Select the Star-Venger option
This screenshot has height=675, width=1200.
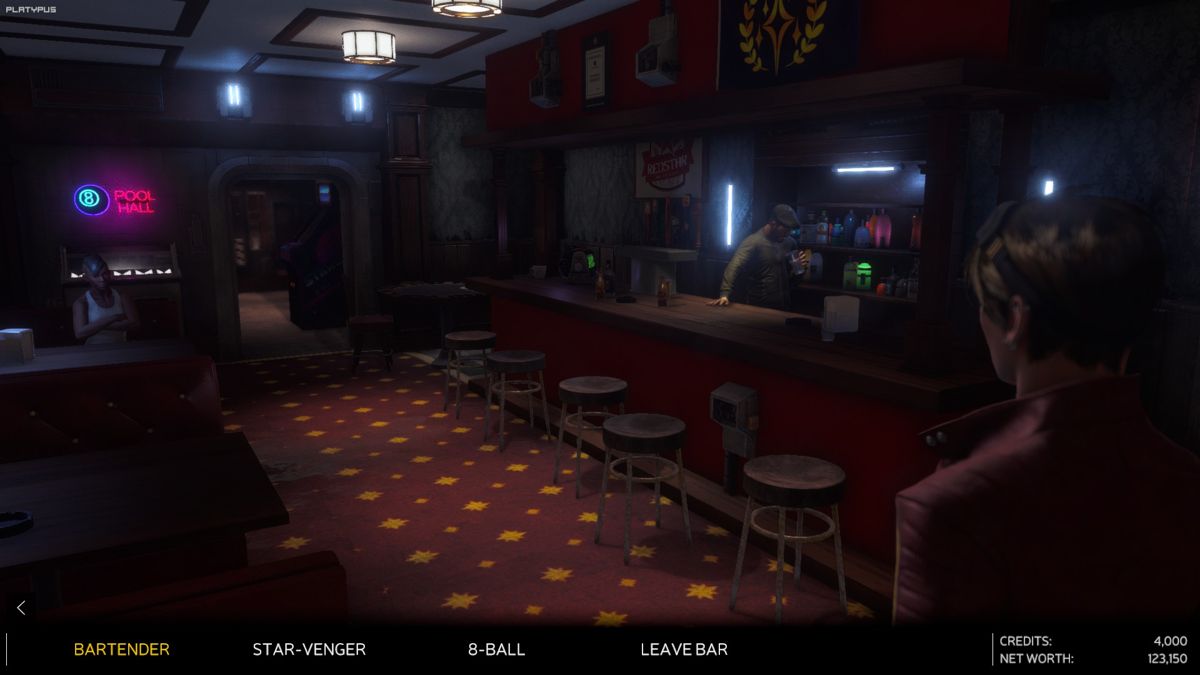click(x=309, y=649)
